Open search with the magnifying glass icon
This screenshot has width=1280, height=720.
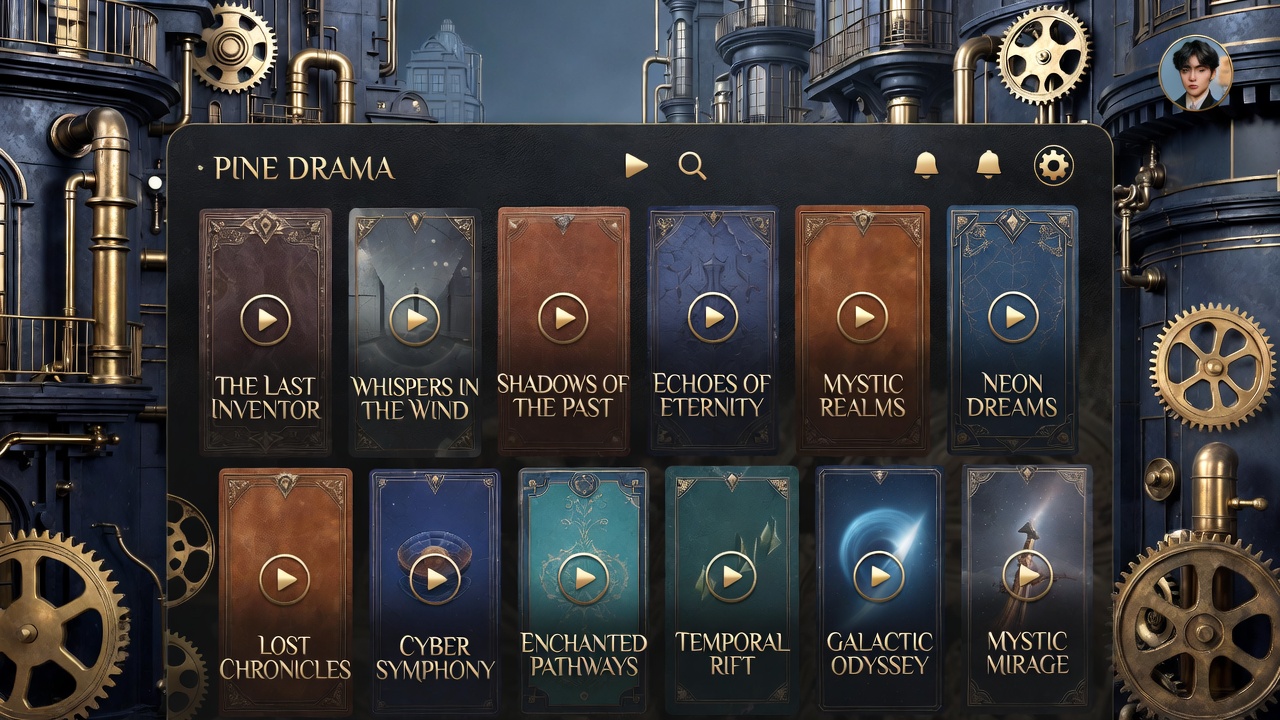[x=692, y=166]
